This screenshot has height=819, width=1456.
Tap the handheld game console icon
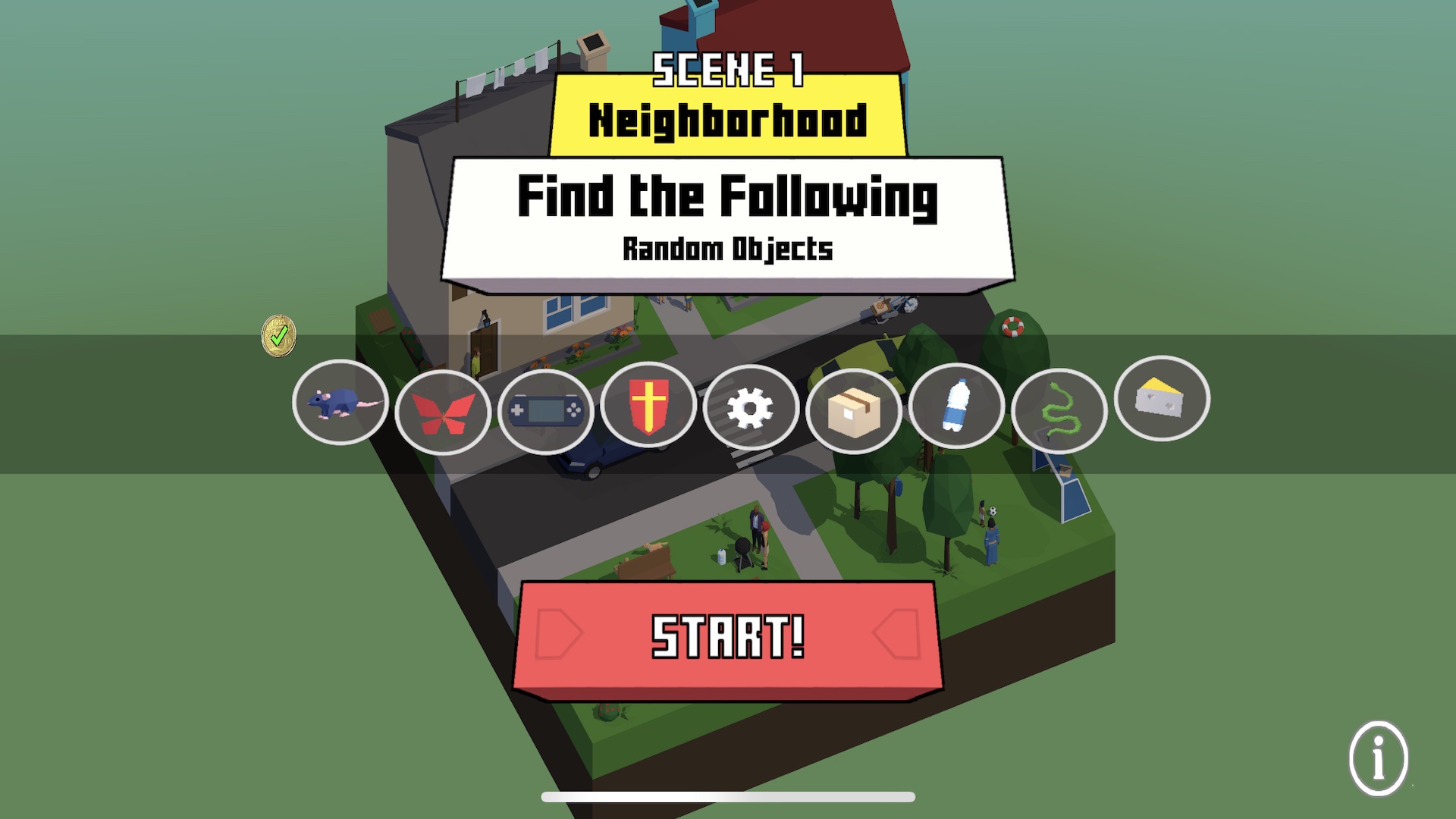pyautogui.click(x=545, y=411)
